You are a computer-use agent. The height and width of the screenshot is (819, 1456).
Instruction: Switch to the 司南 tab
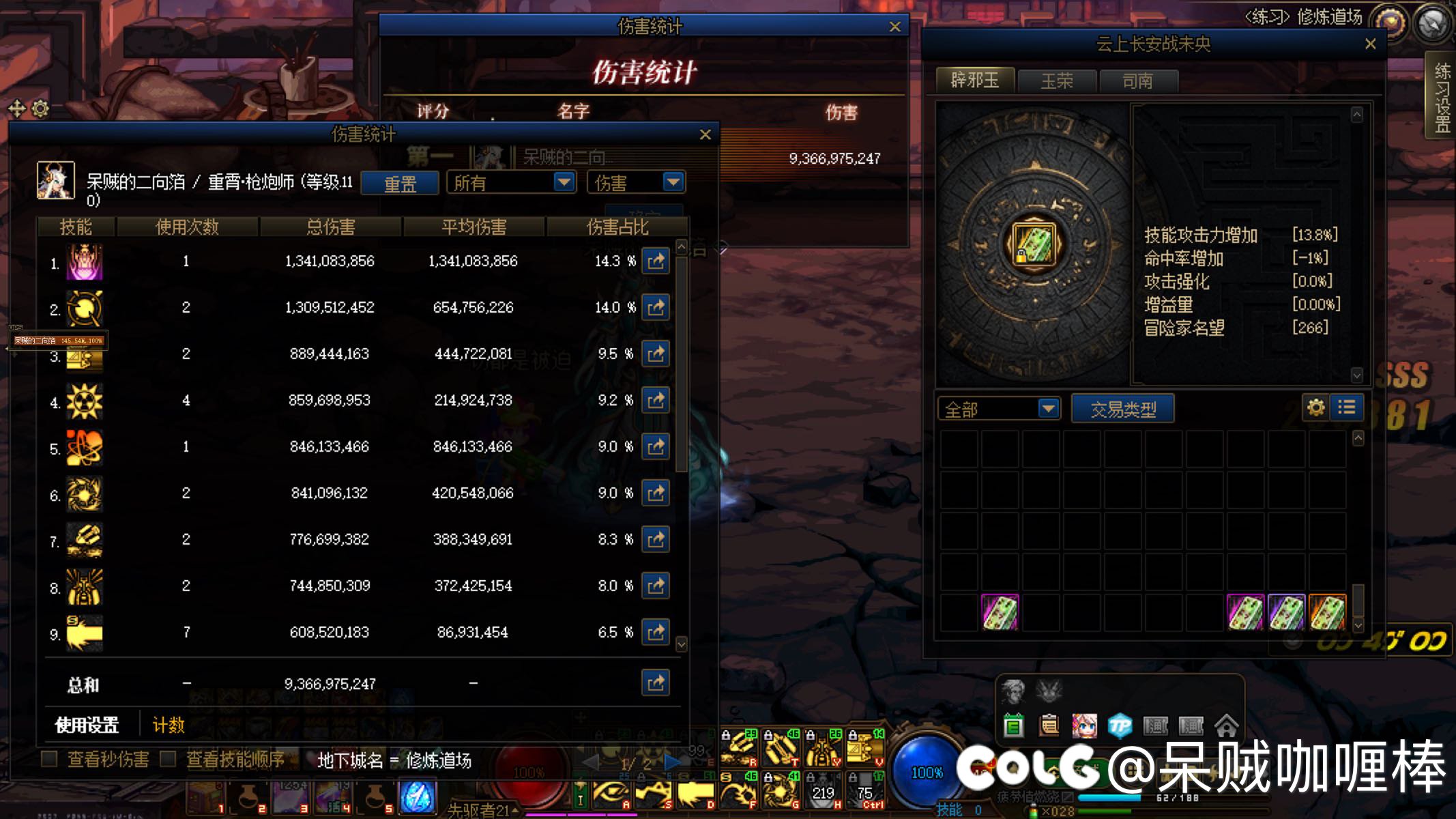(x=1137, y=81)
